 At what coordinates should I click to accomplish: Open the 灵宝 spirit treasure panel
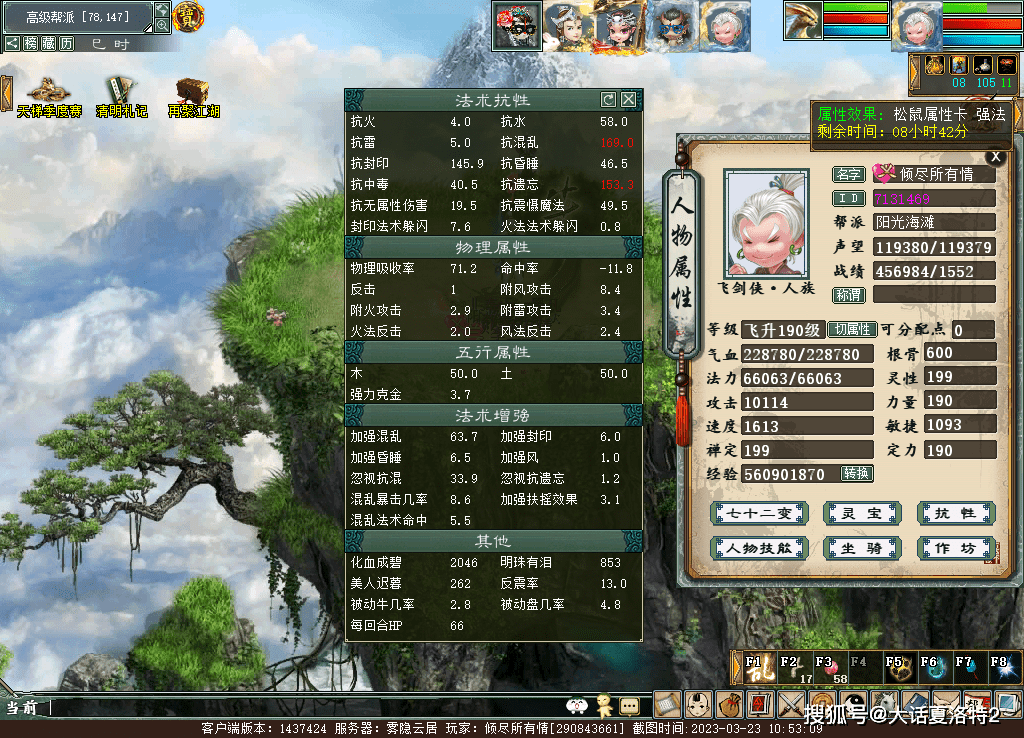859,513
